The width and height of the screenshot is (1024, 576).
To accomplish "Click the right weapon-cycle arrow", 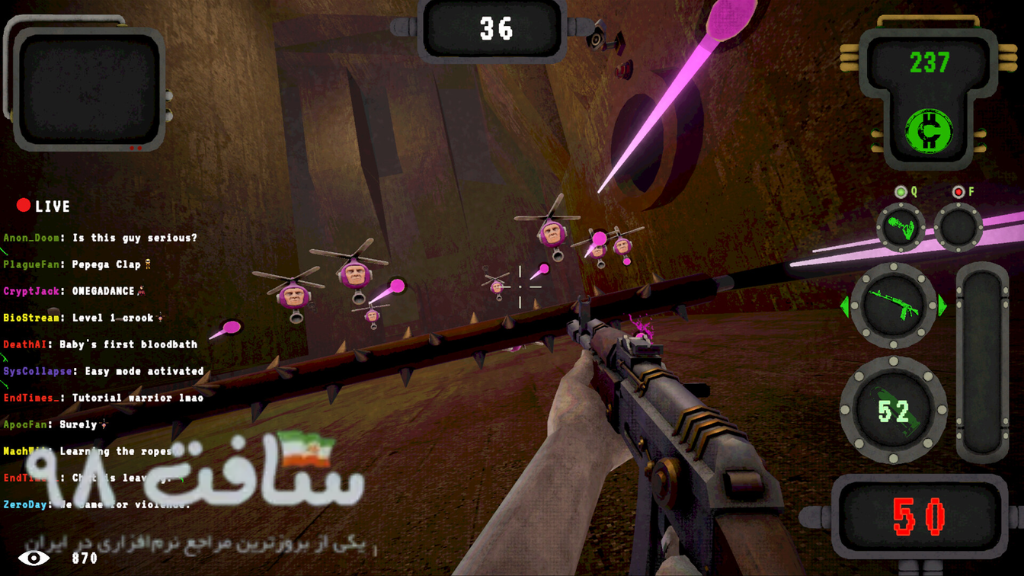I will [x=942, y=305].
